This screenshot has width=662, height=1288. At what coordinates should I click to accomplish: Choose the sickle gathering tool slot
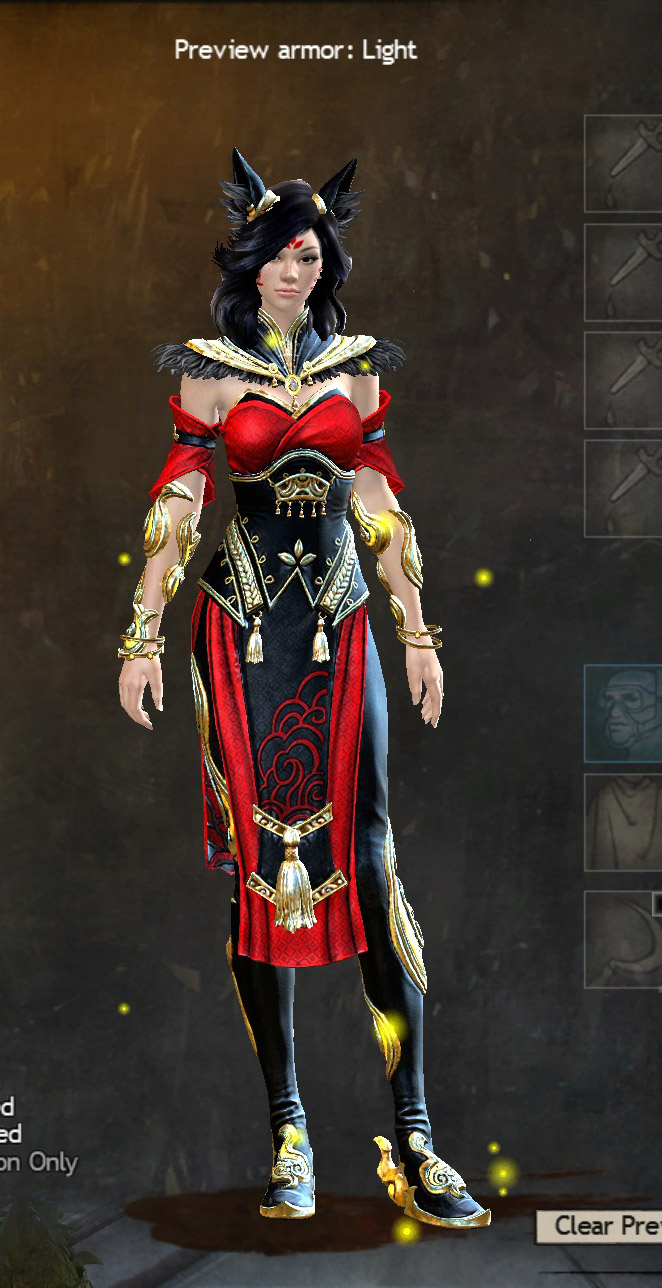[625, 939]
